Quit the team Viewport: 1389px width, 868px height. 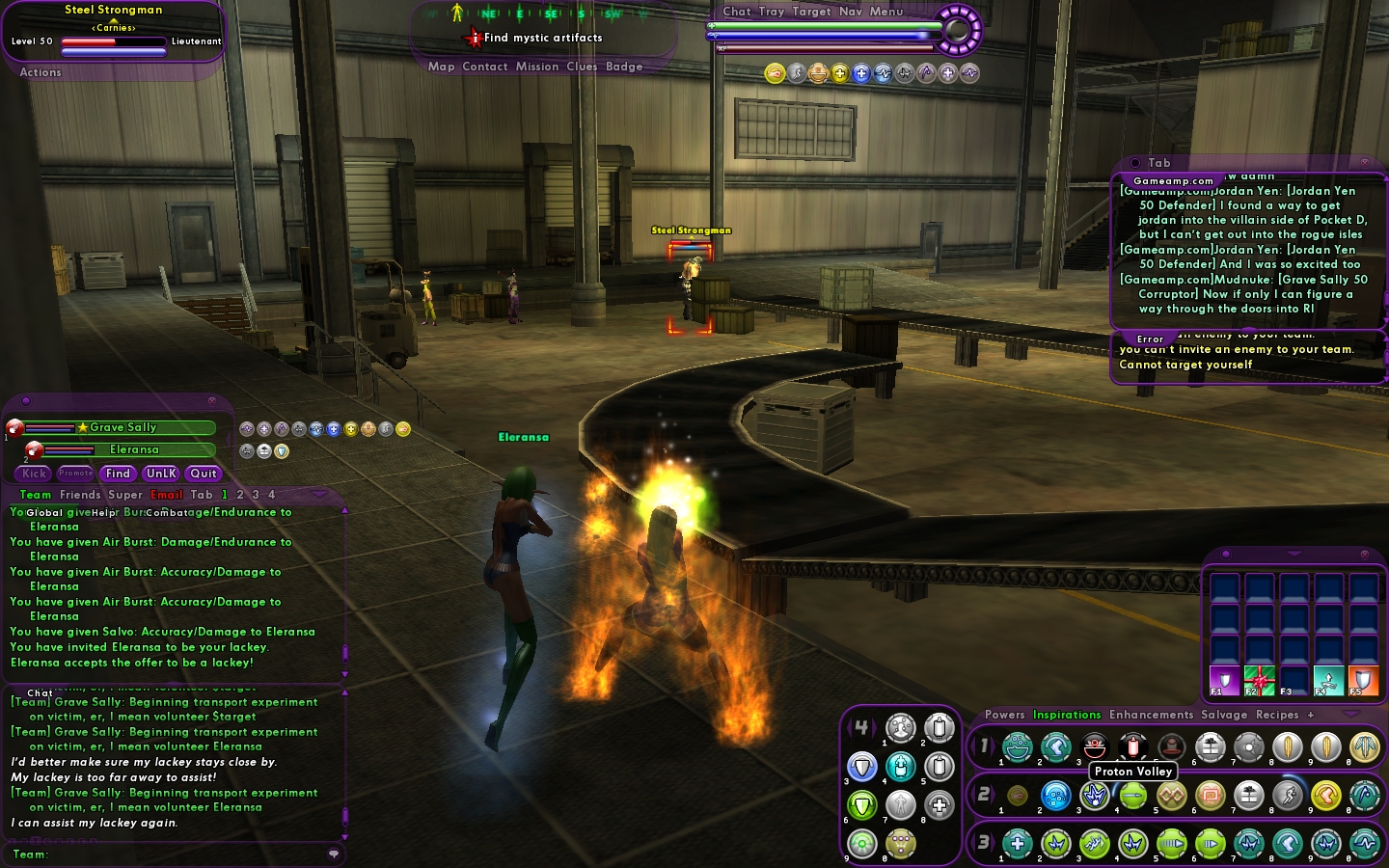pos(204,474)
